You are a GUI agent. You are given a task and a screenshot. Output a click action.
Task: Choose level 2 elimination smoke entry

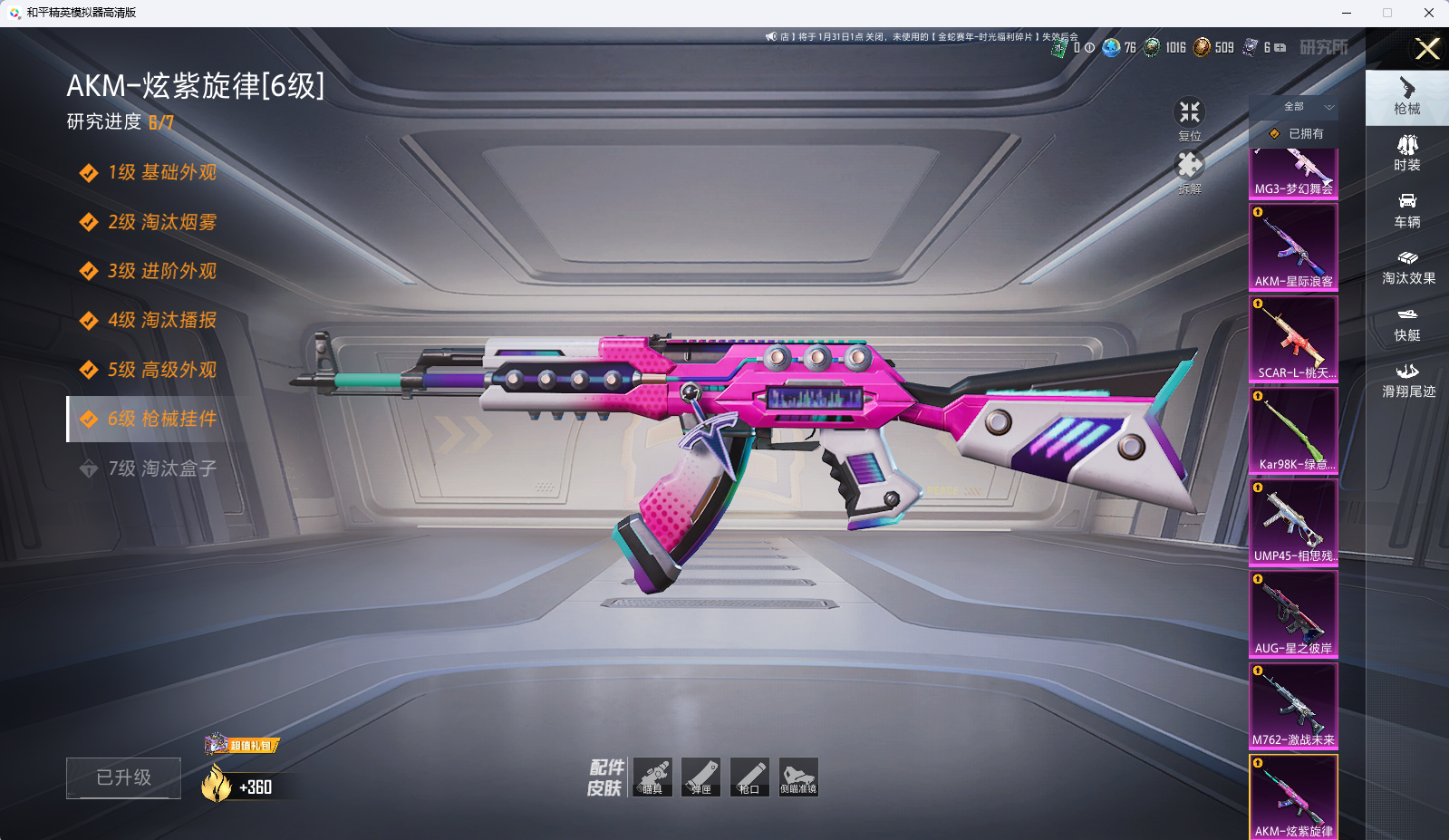pos(161,222)
